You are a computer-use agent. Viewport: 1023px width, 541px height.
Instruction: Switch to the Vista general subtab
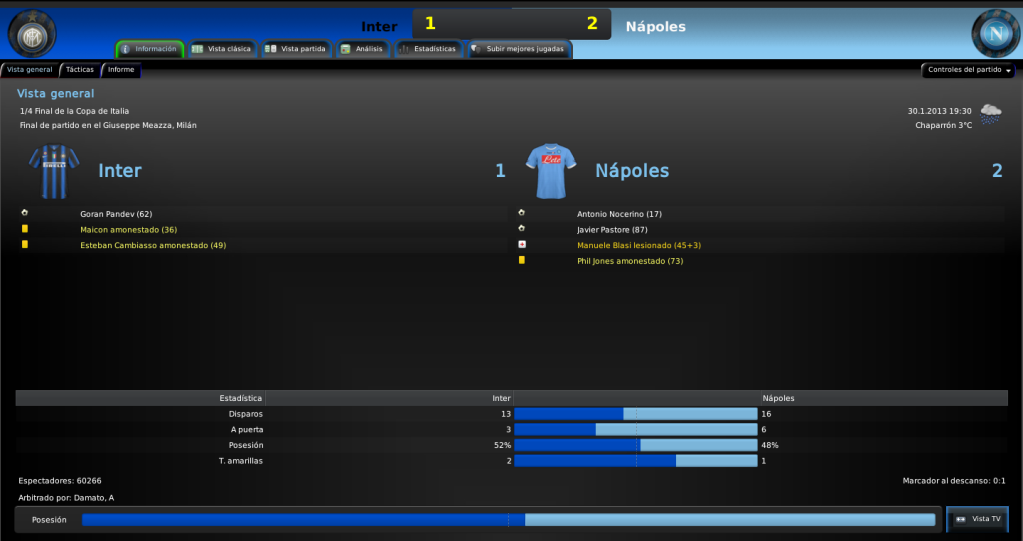point(29,70)
